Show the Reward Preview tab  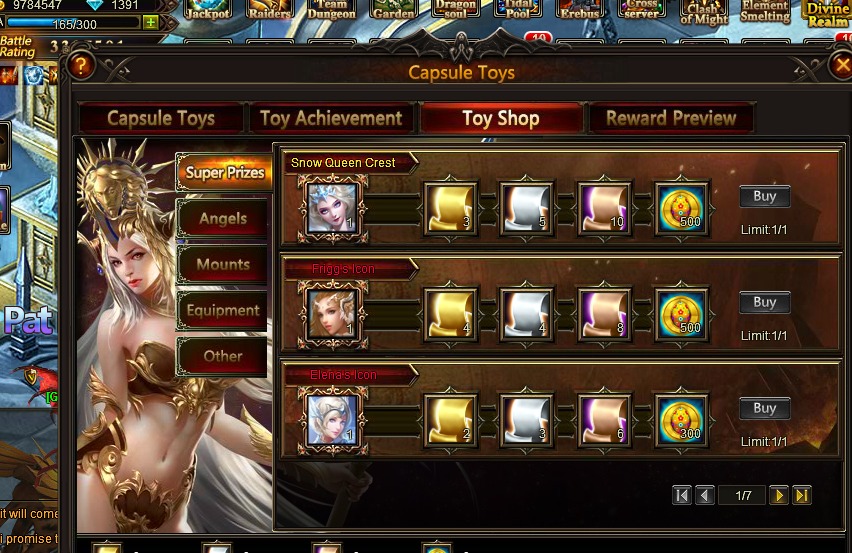click(x=671, y=118)
